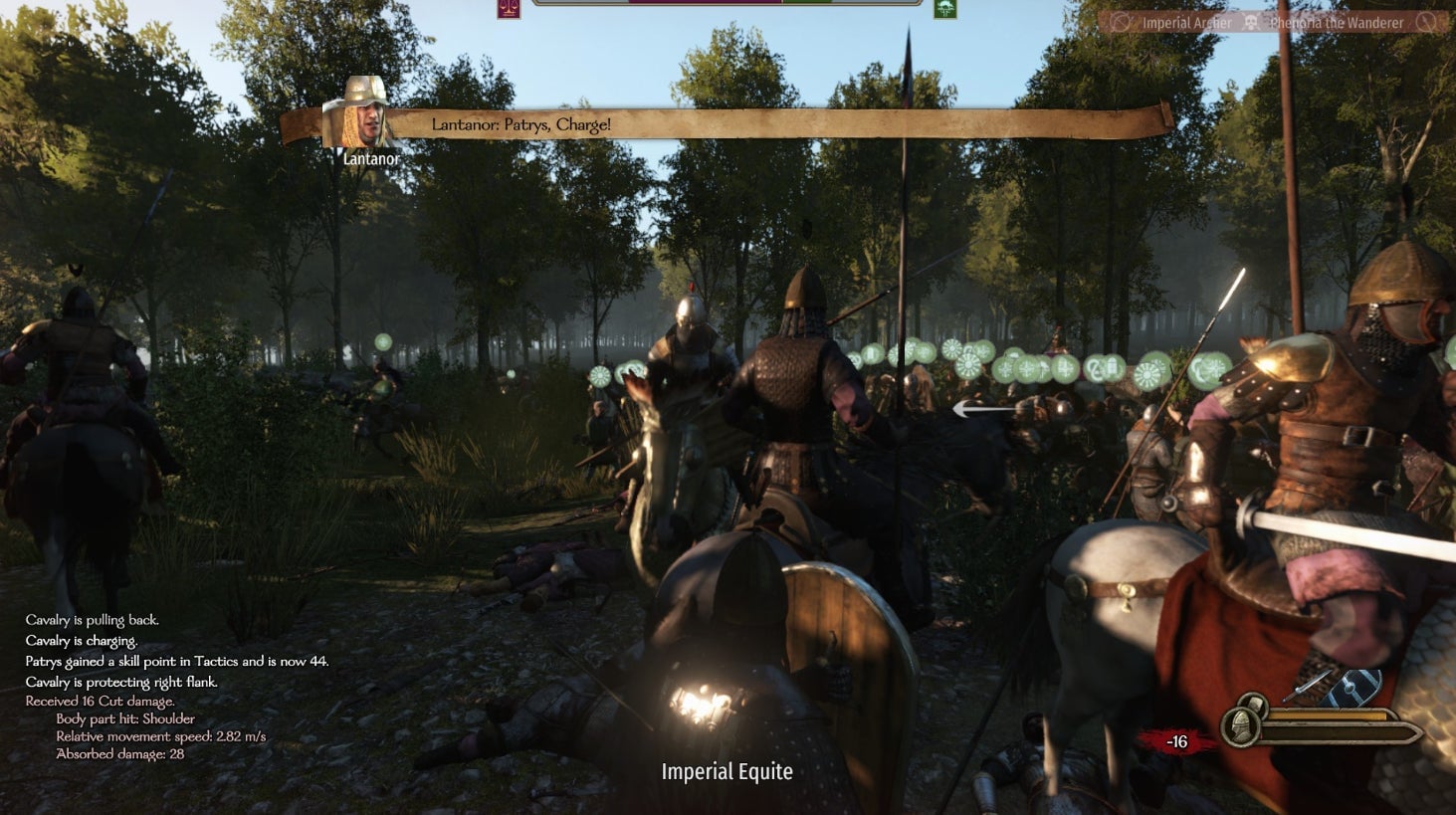Click the round shield durability icon
Image resolution: width=1456 pixels, height=815 pixels.
(x=1252, y=703)
